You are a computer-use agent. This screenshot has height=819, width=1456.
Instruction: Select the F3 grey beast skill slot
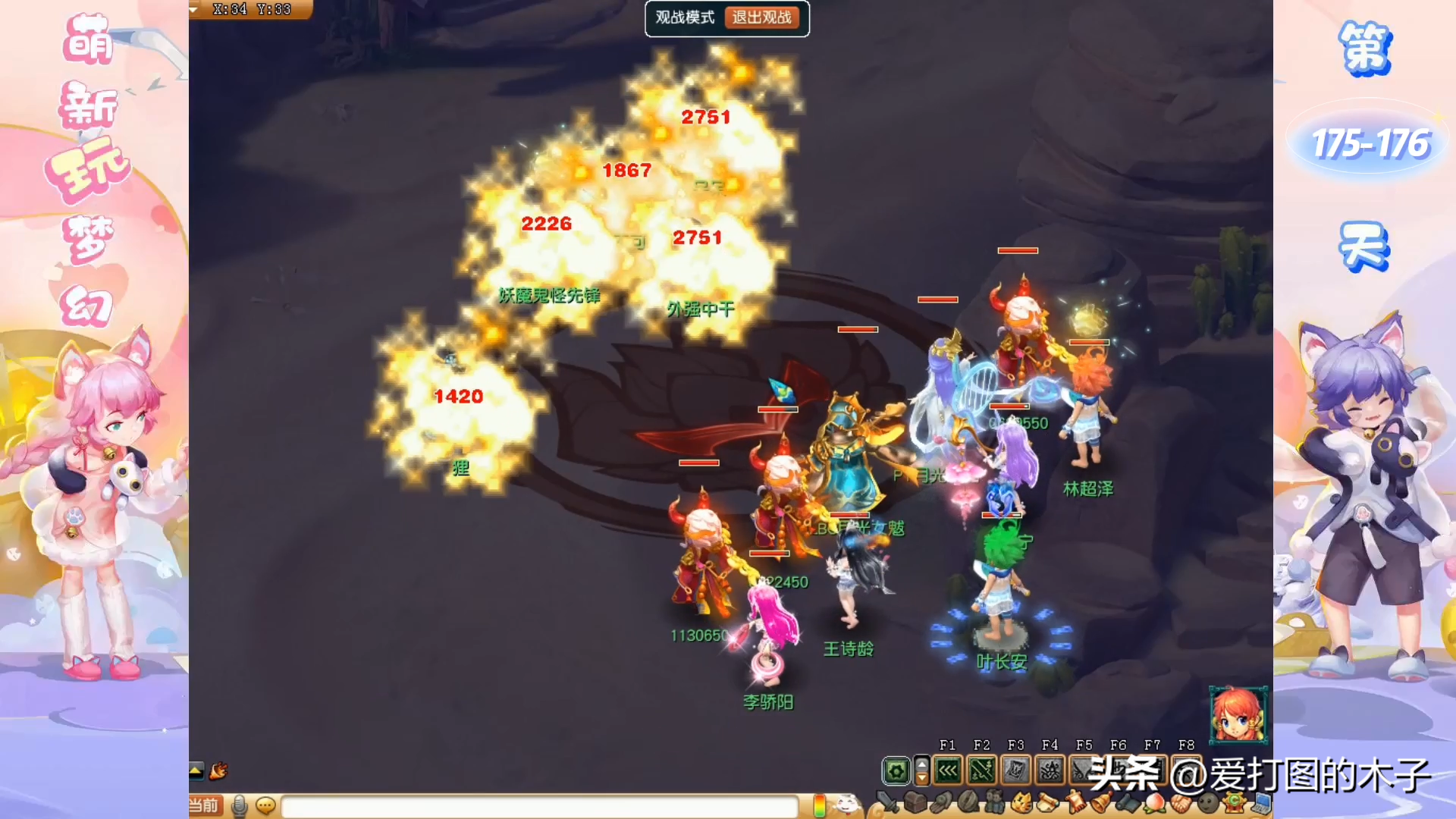[1015, 772]
